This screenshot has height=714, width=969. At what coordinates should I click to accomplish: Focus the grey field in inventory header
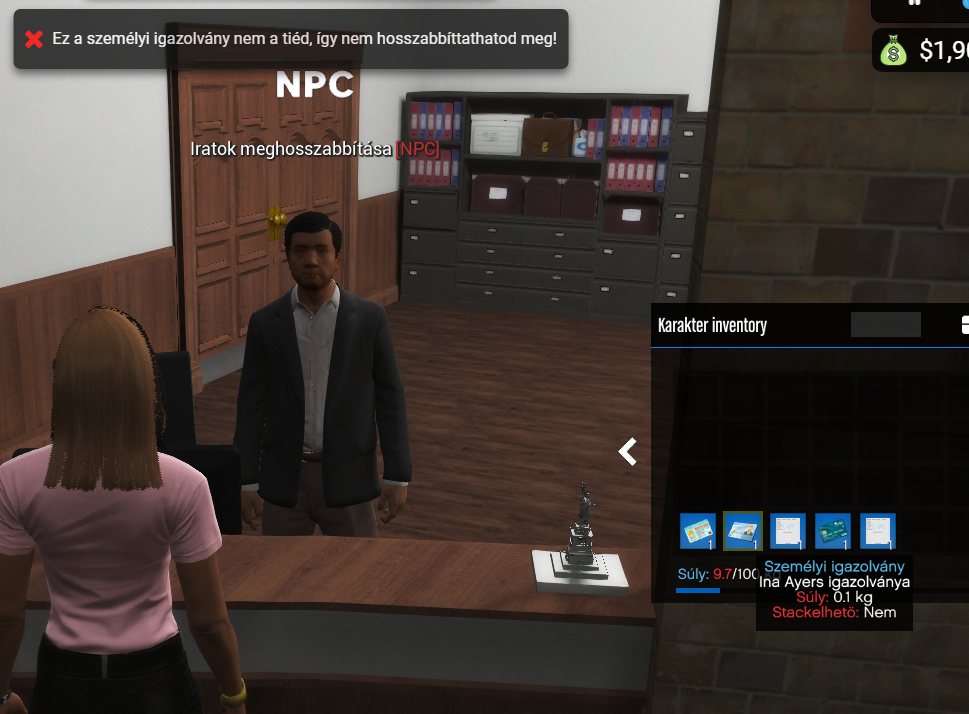[x=885, y=325]
